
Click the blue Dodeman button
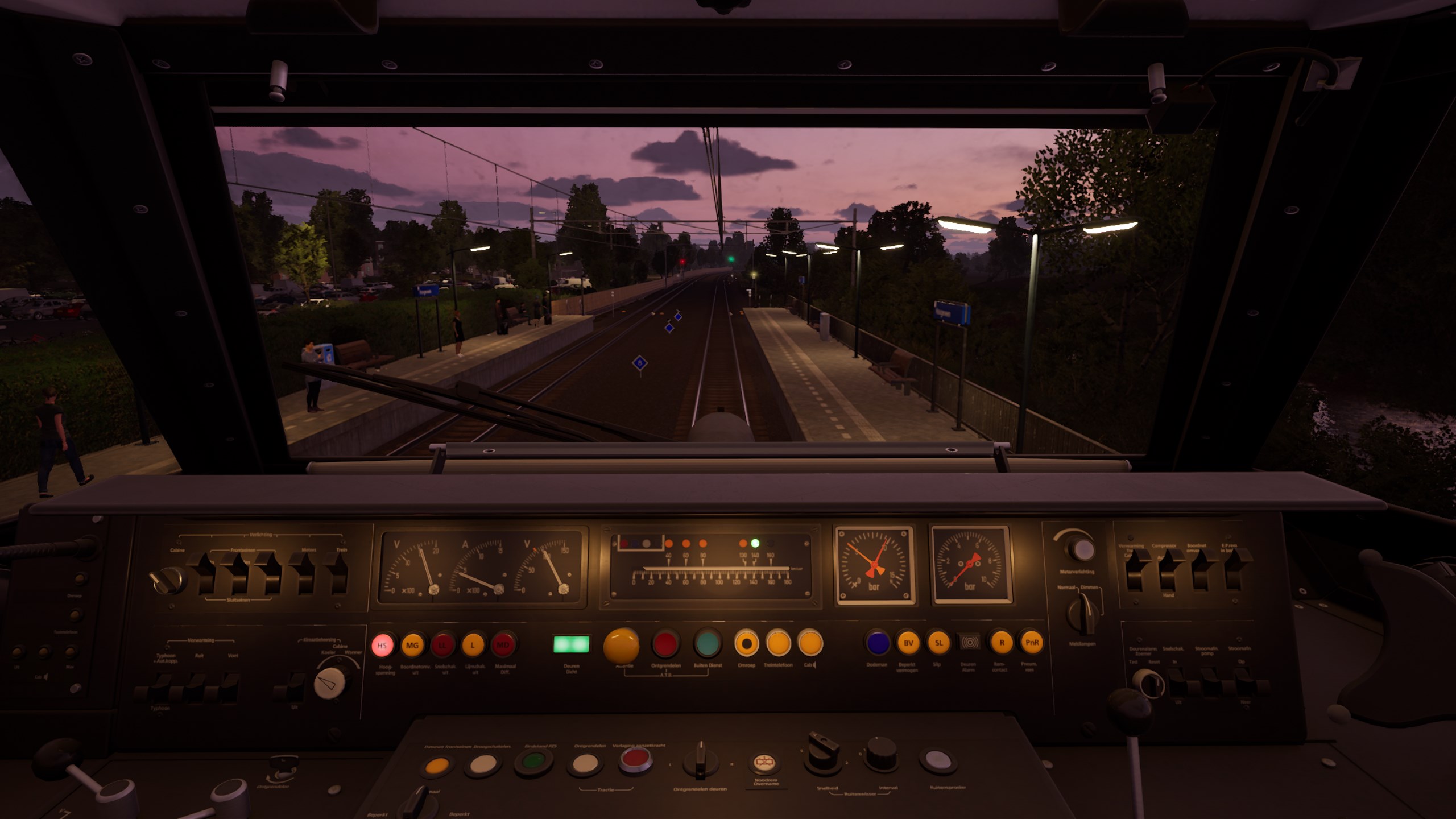coord(878,643)
